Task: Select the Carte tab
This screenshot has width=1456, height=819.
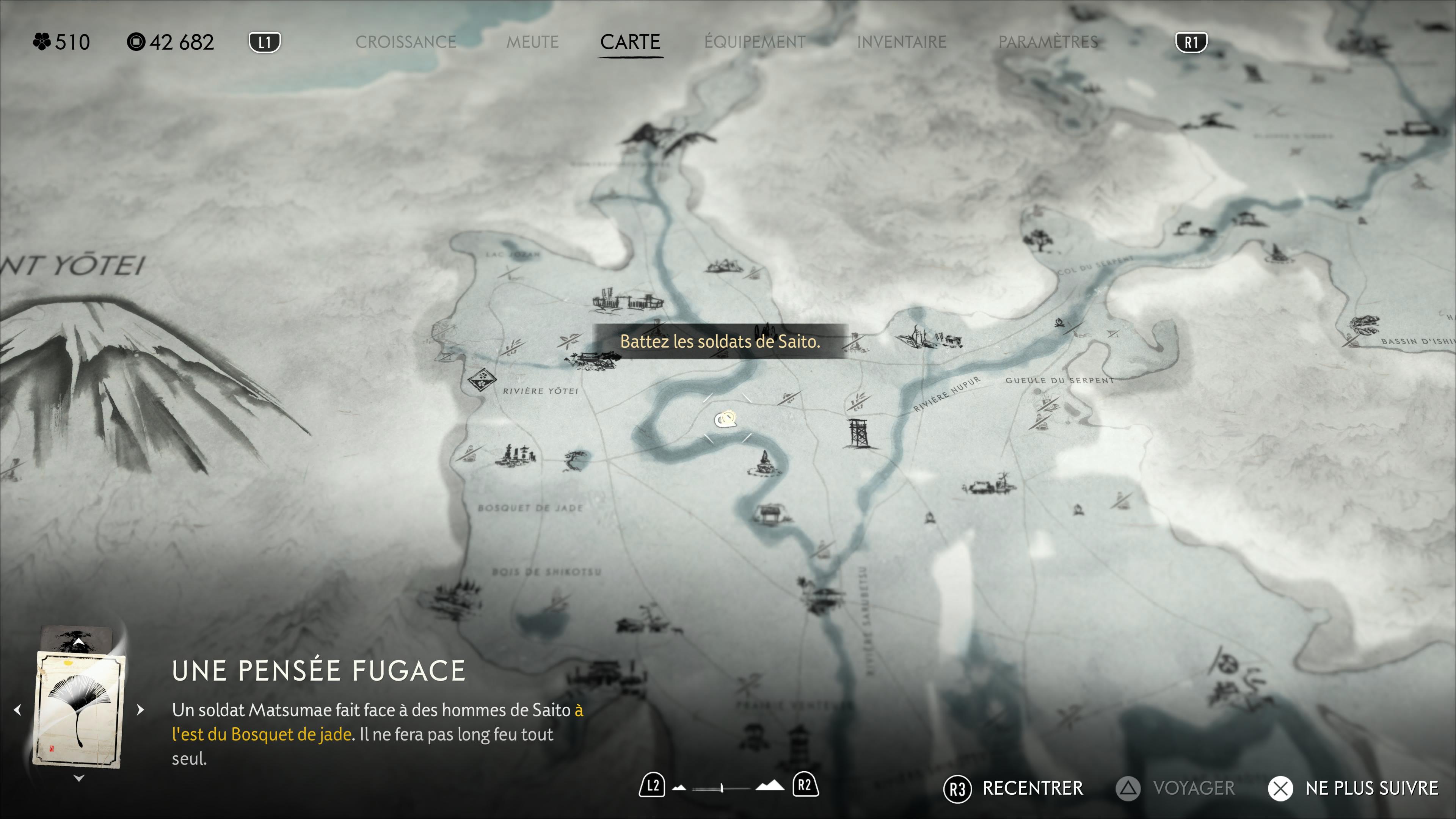Action: coord(630,42)
